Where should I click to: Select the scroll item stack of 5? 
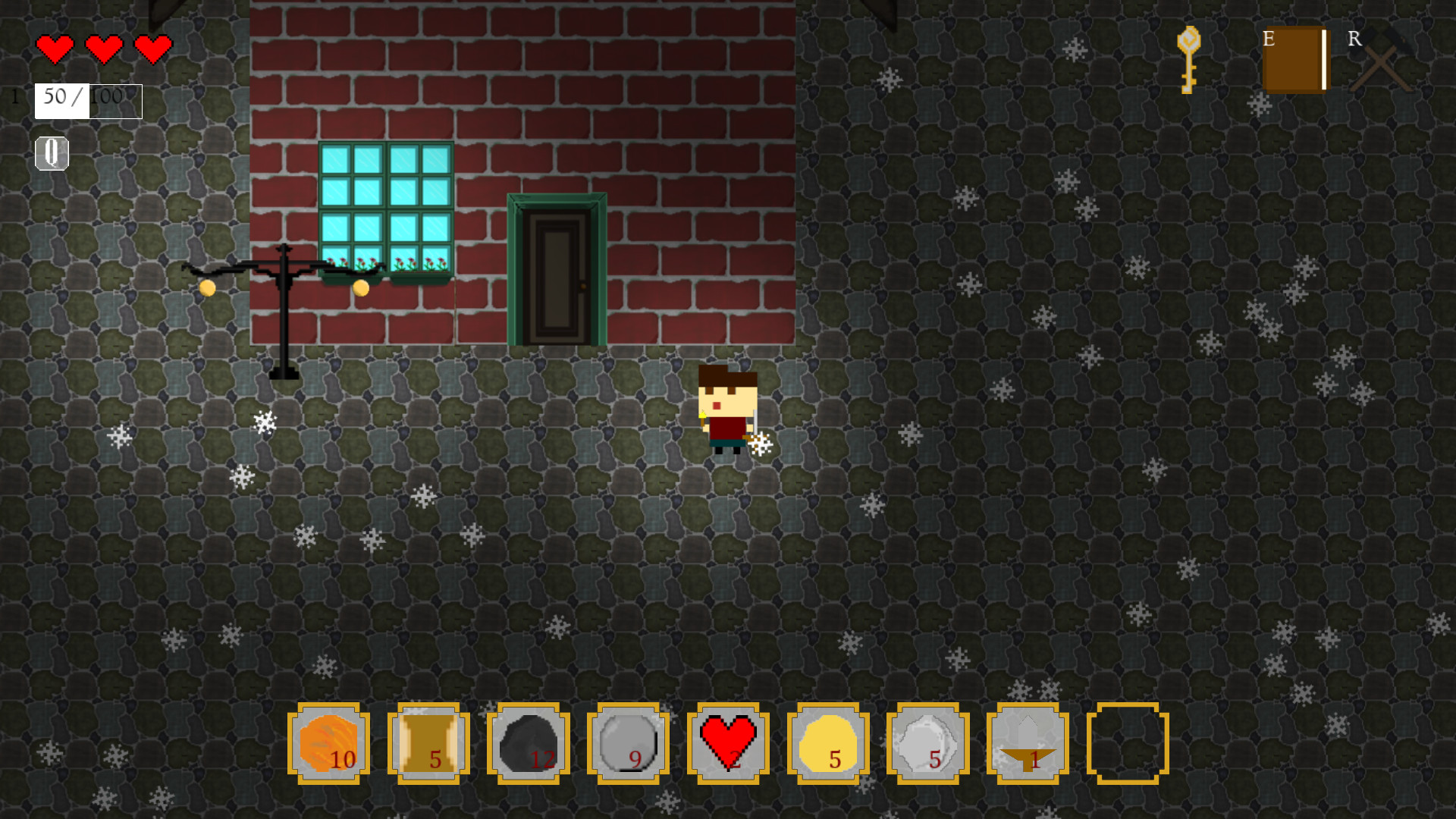[x=428, y=743]
